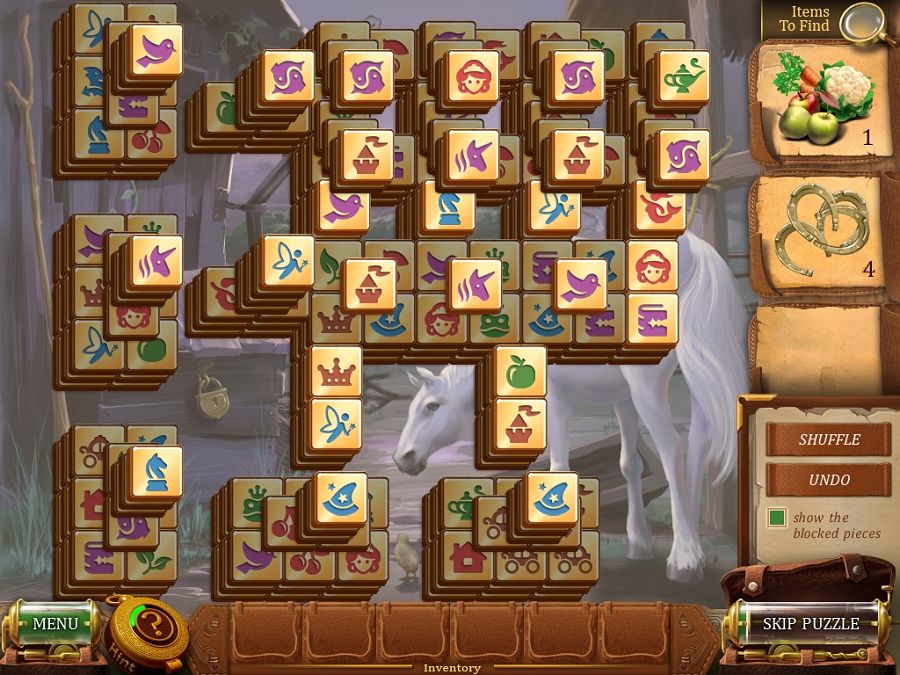This screenshot has height=675, width=900.
Task: Click SKIP PUZZLE
Action: pyautogui.click(x=810, y=623)
